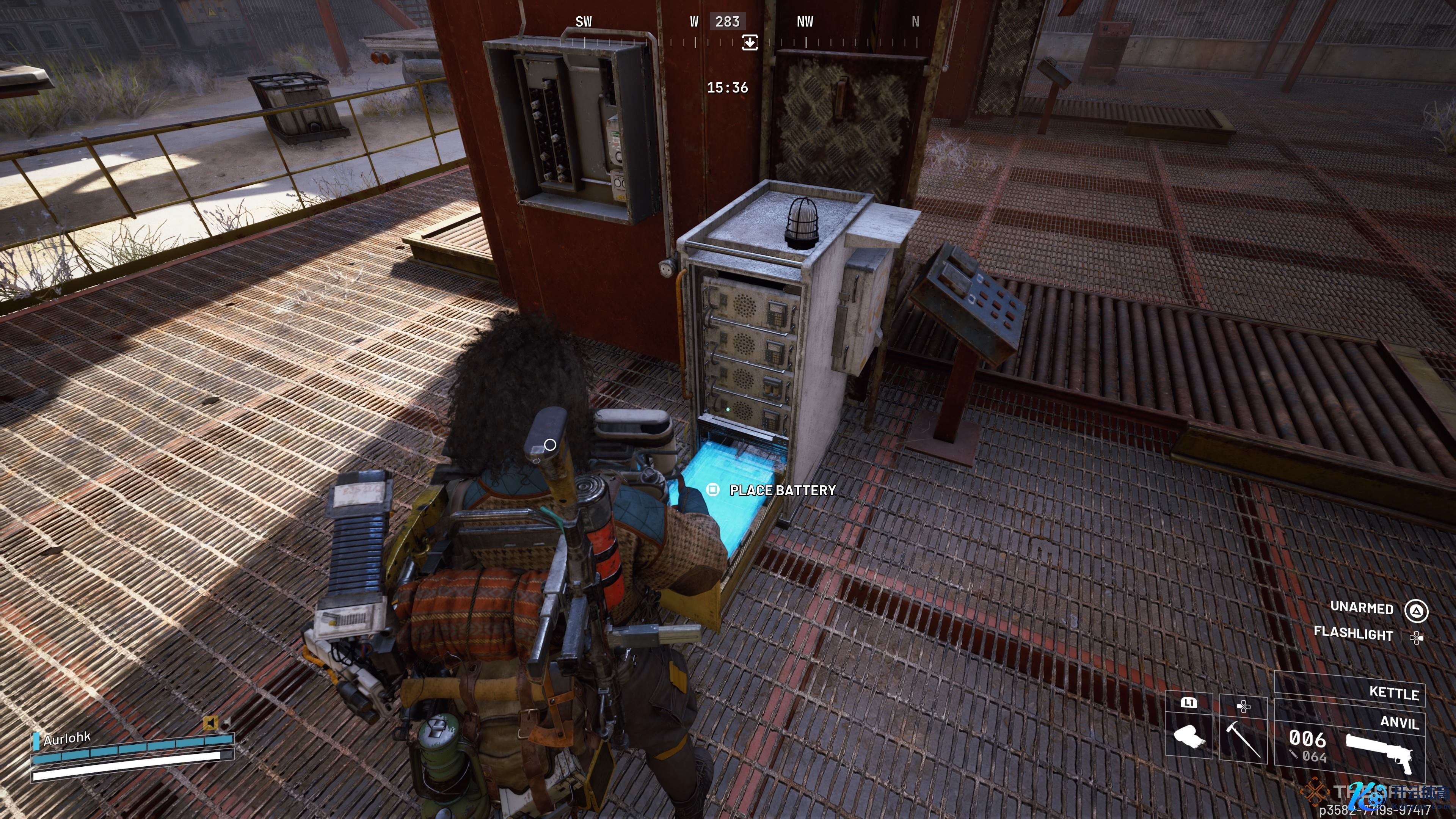
Task: Click the Place Battery interaction prompt
Action: (773, 490)
